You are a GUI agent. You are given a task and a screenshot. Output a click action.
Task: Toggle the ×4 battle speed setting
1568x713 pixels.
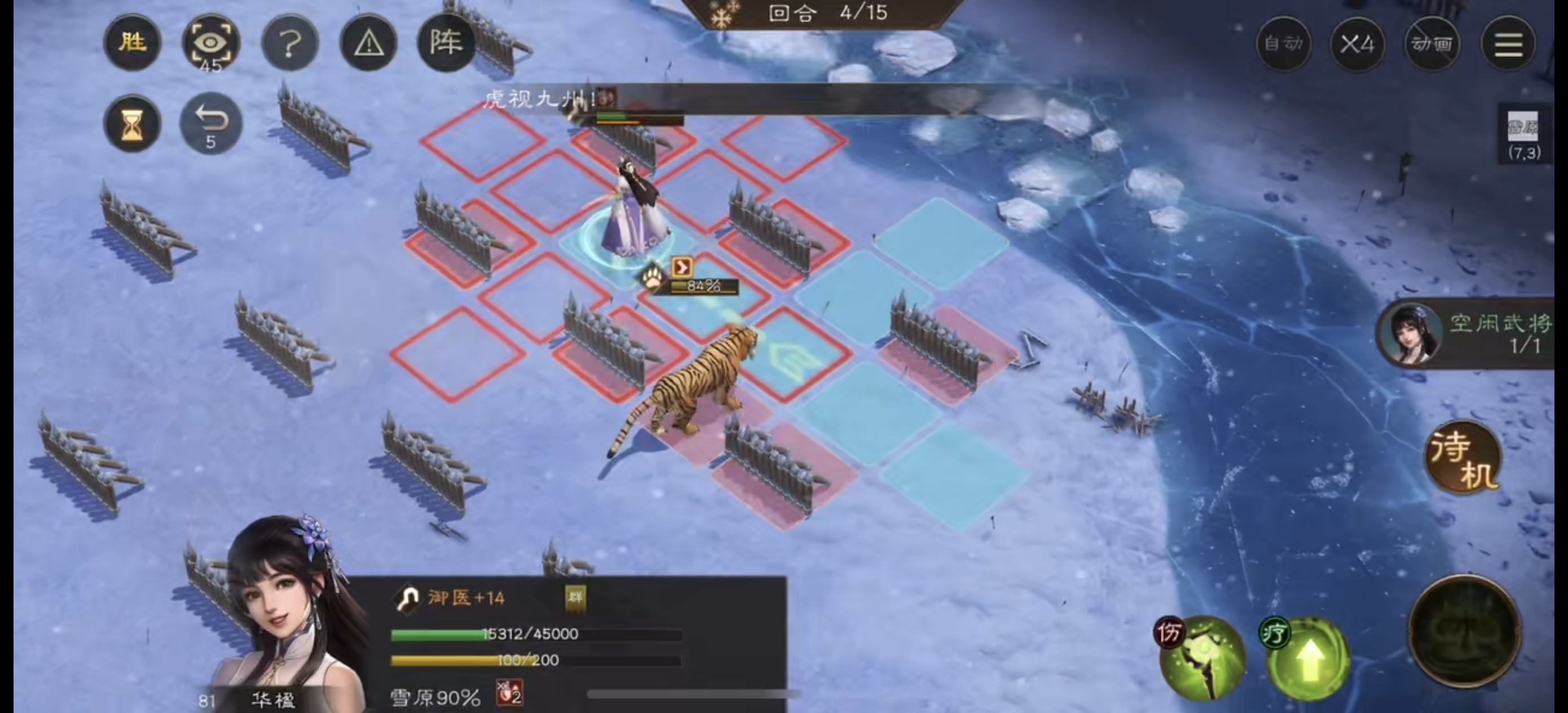[1358, 43]
